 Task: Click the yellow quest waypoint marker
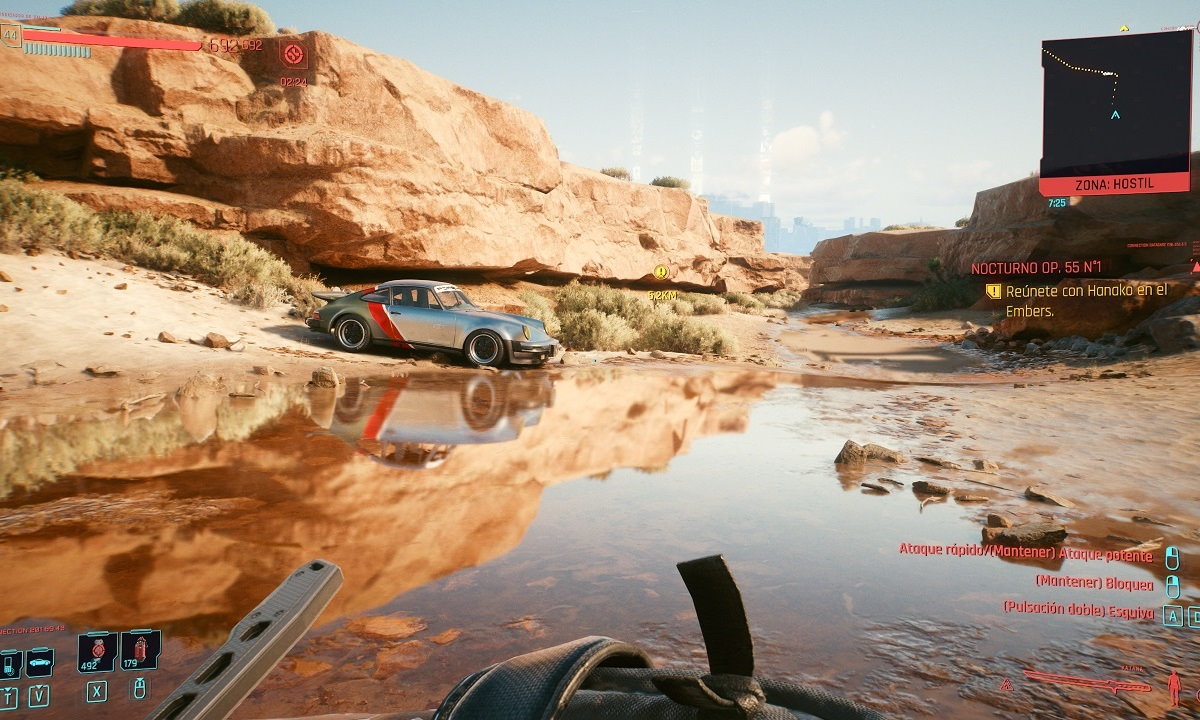661,272
